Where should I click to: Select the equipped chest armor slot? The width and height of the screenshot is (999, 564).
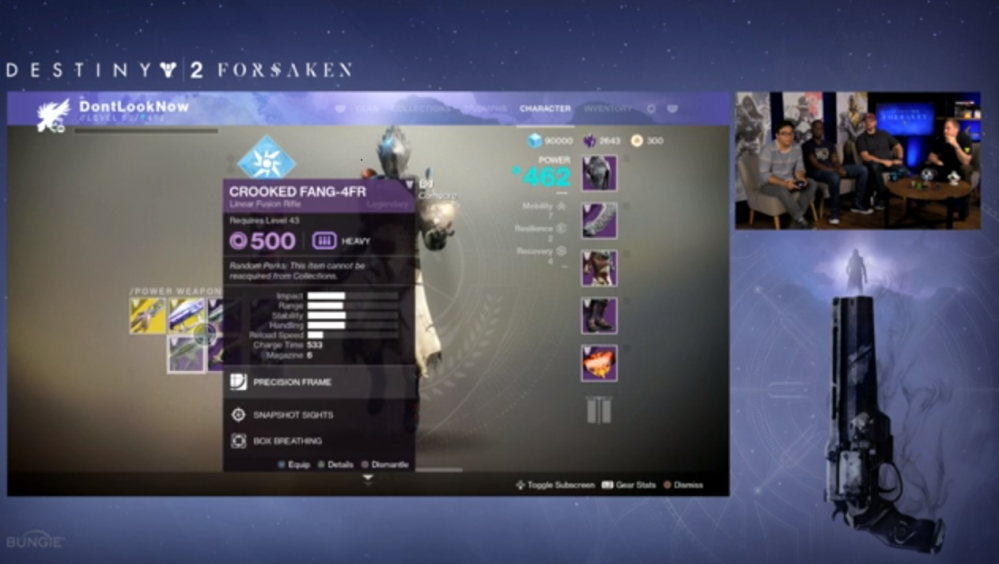point(599,268)
